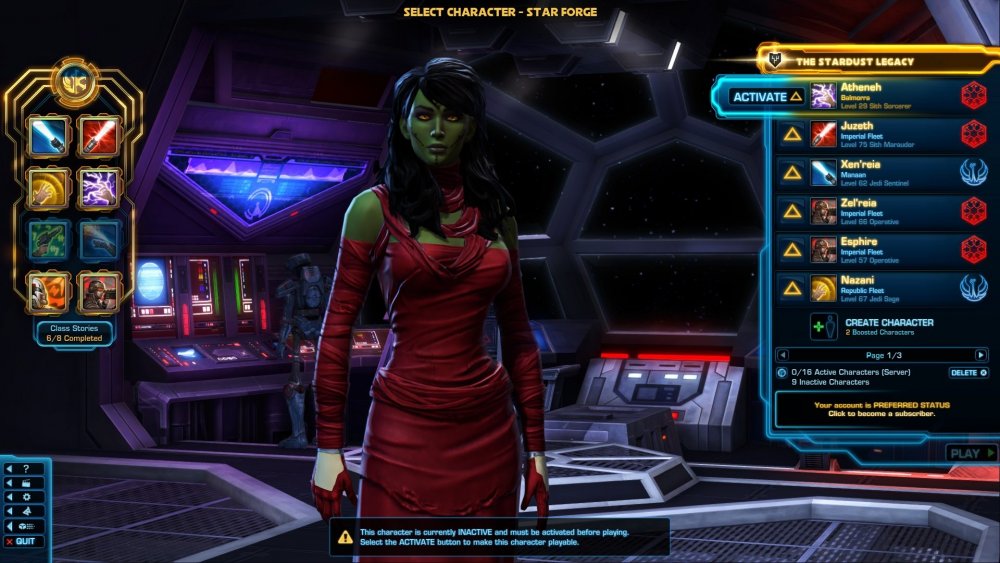Click the purple lightning class story icon
The height and width of the screenshot is (563, 1000).
pos(99,187)
